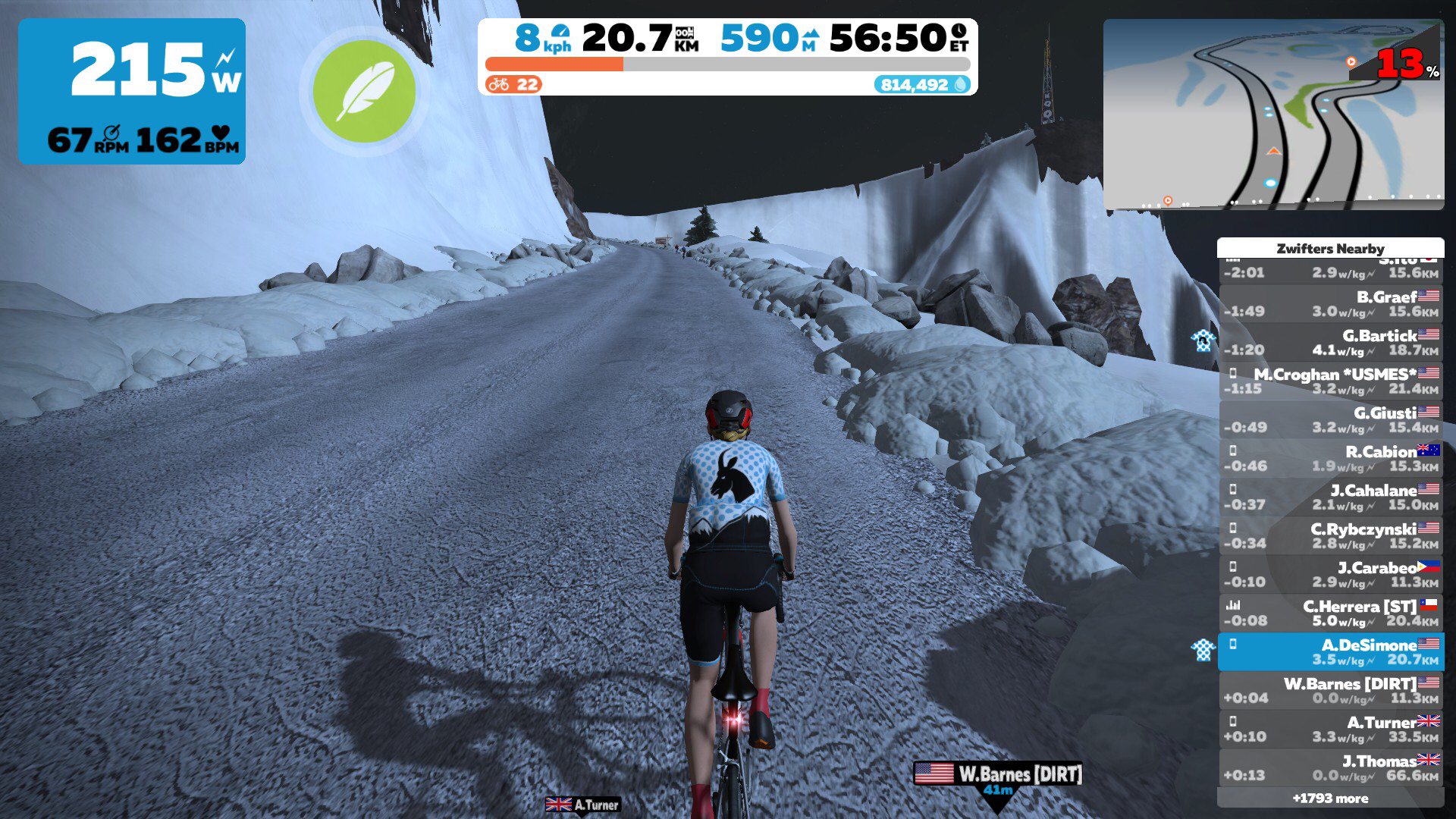Click the 13% gradient indicator

coord(1407,64)
